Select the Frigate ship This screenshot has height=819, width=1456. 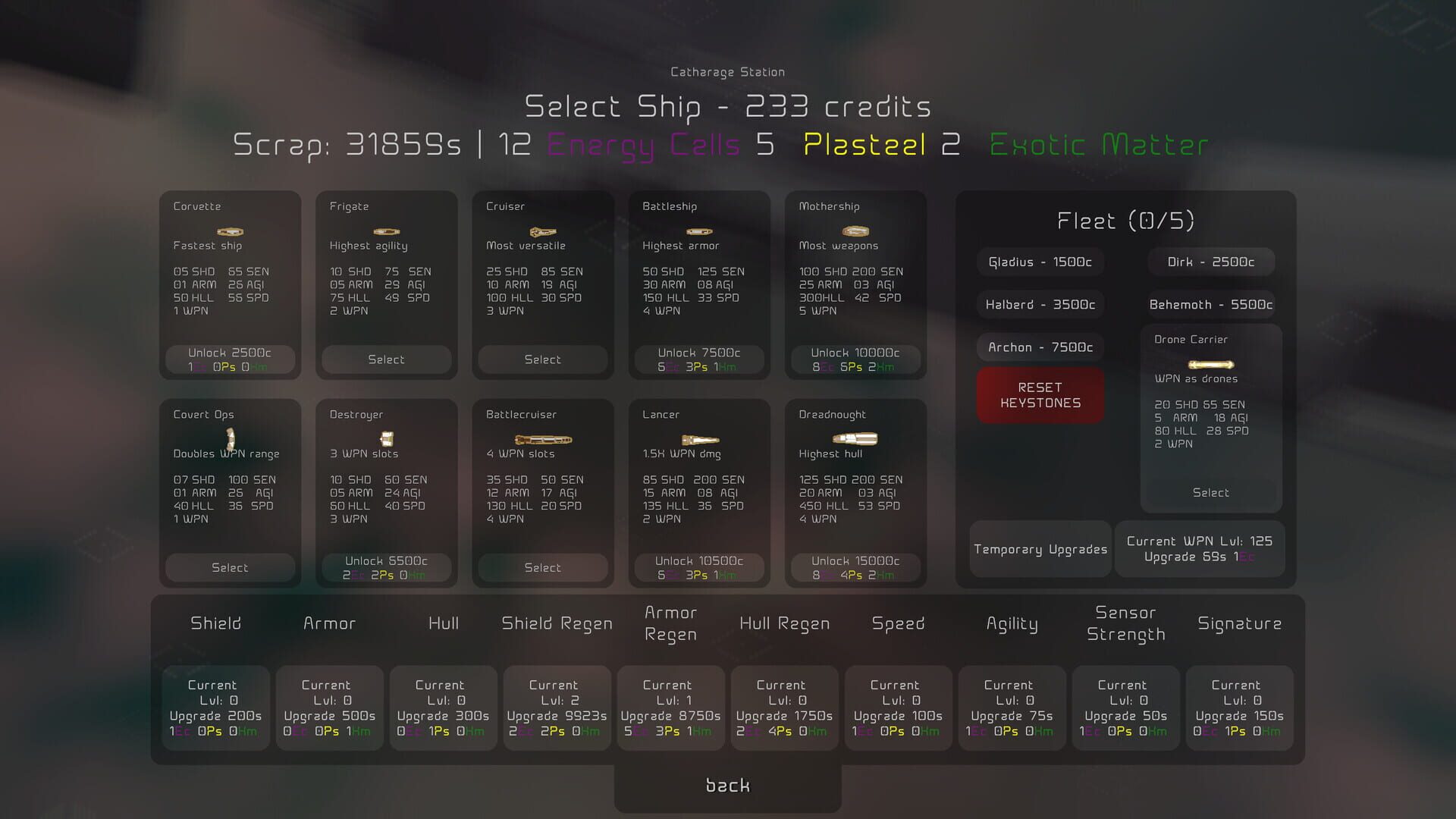[386, 359]
